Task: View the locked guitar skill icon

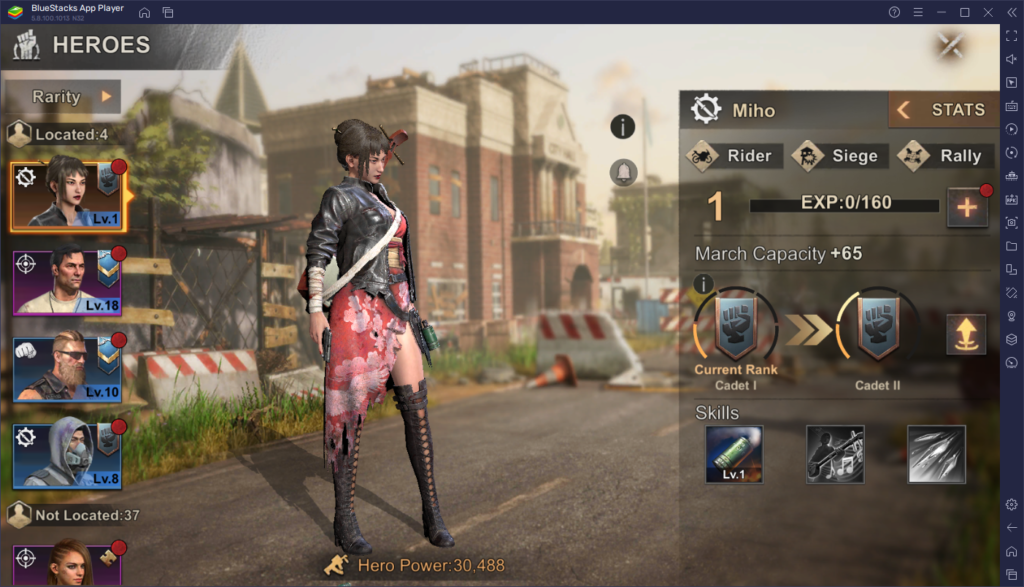Action: click(x=835, y=455)
